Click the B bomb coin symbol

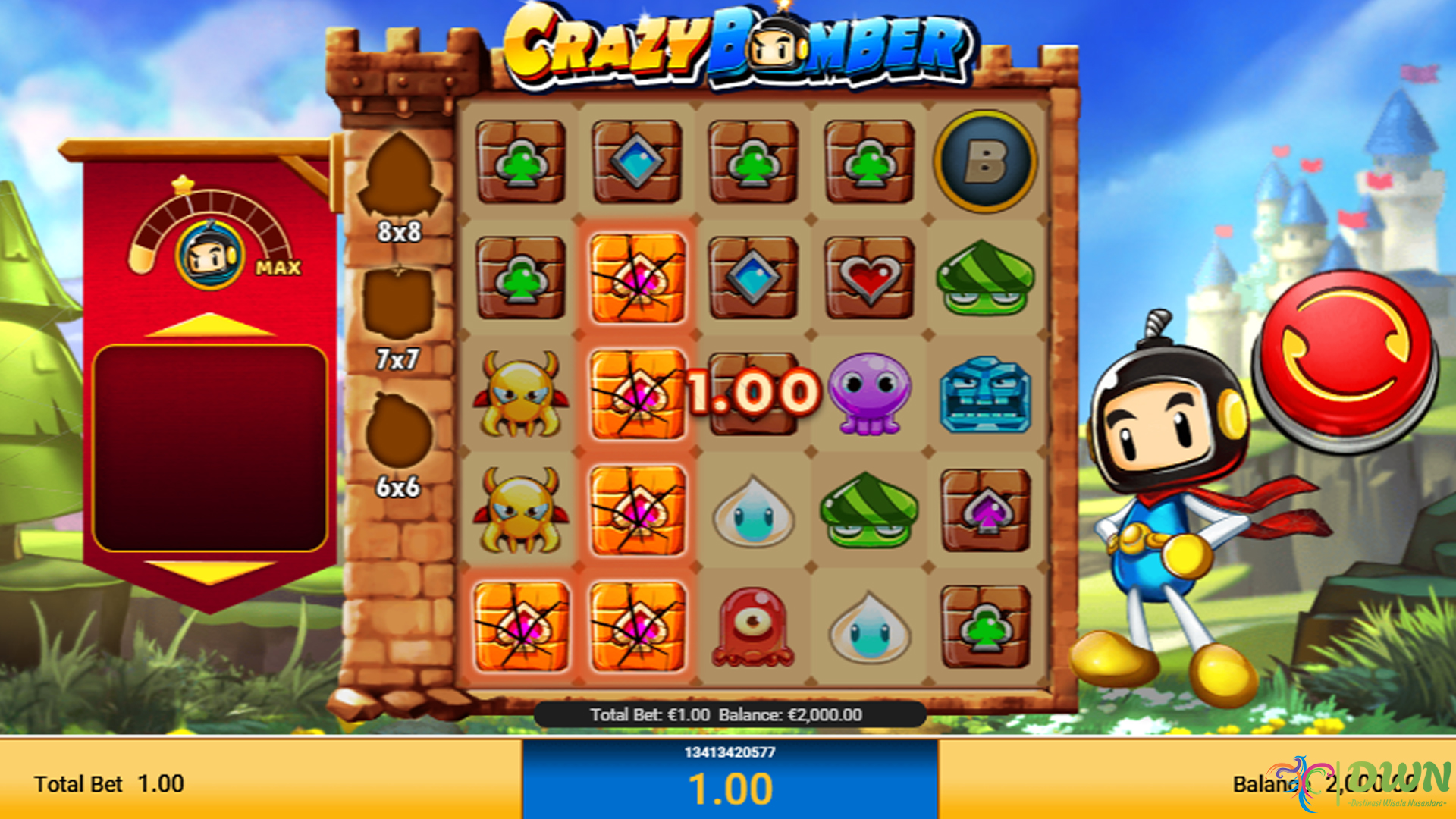click(984, 163)
